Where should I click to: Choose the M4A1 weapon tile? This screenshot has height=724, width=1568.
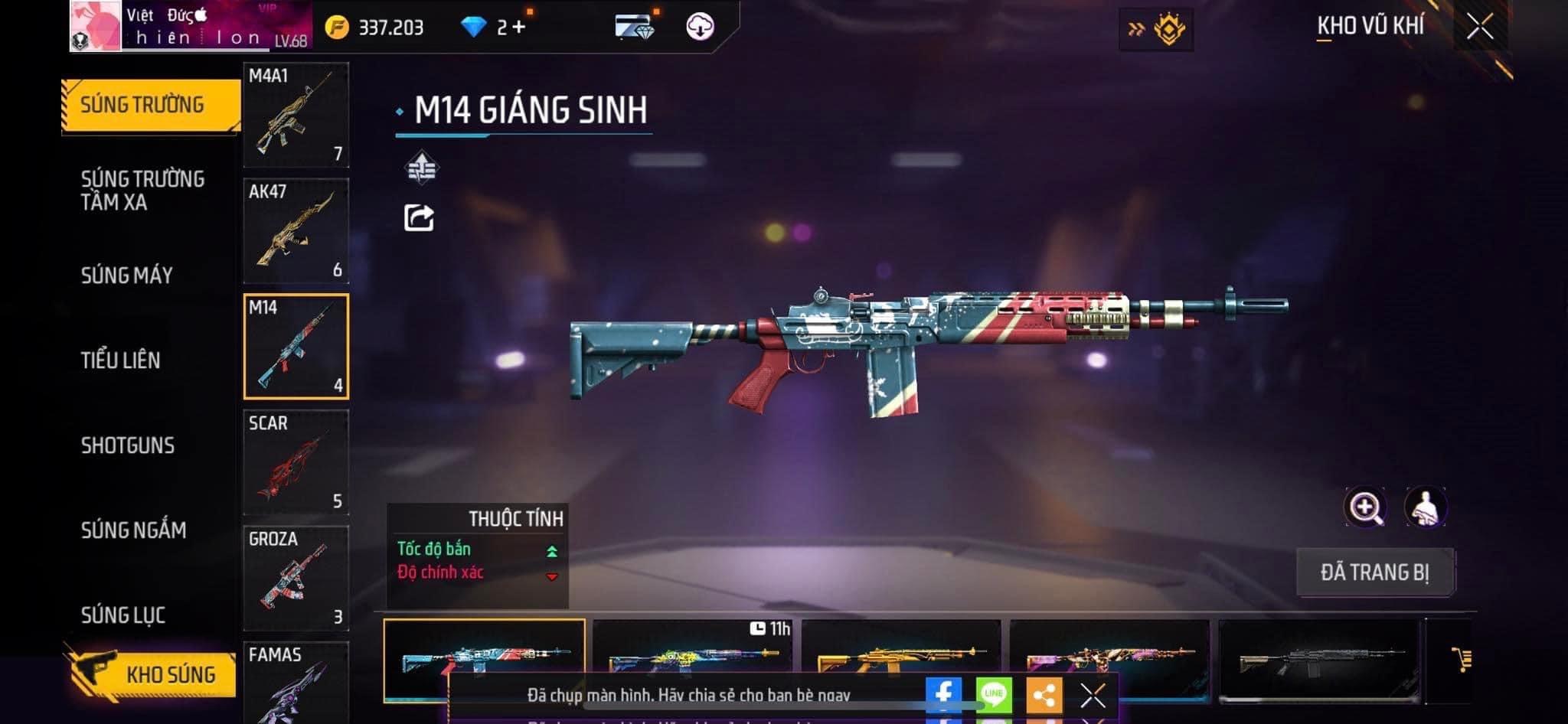pos(296,115)
